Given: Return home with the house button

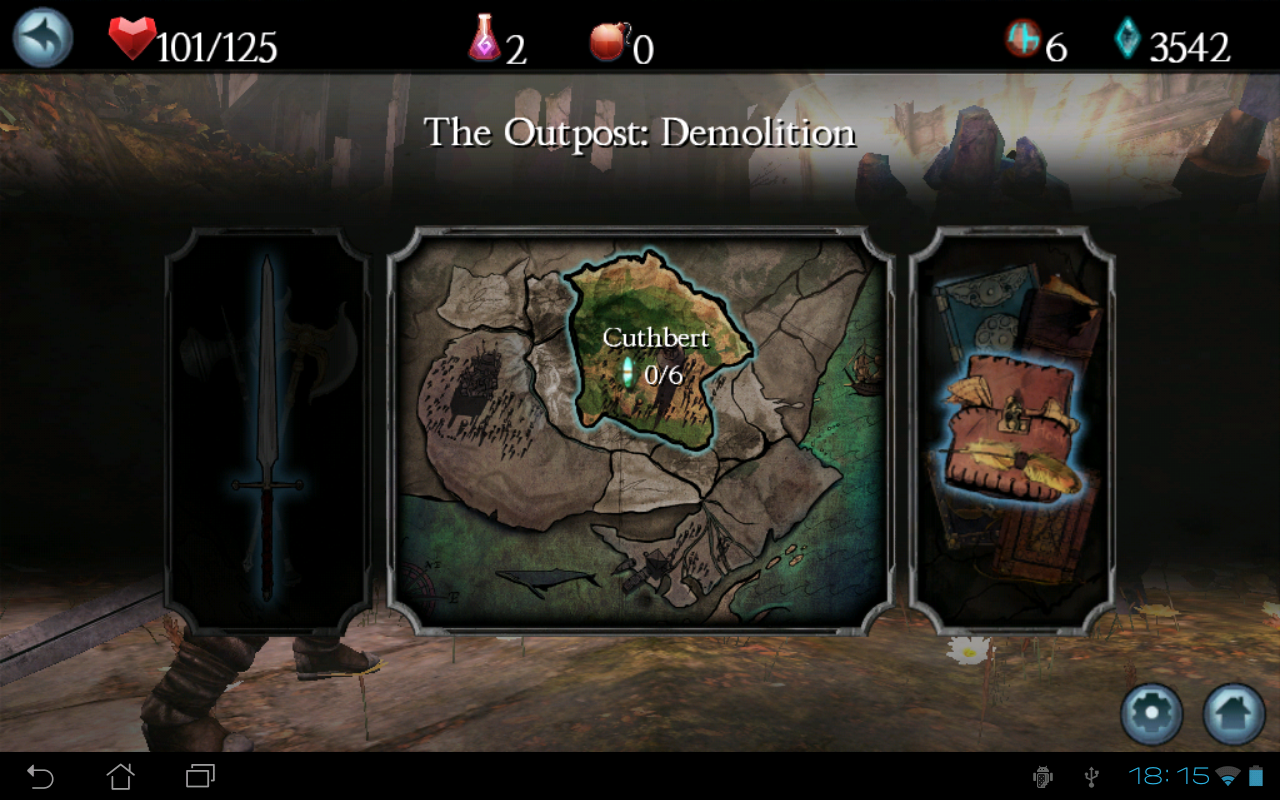Looking at the screenshot, I should pos(1234,714).
